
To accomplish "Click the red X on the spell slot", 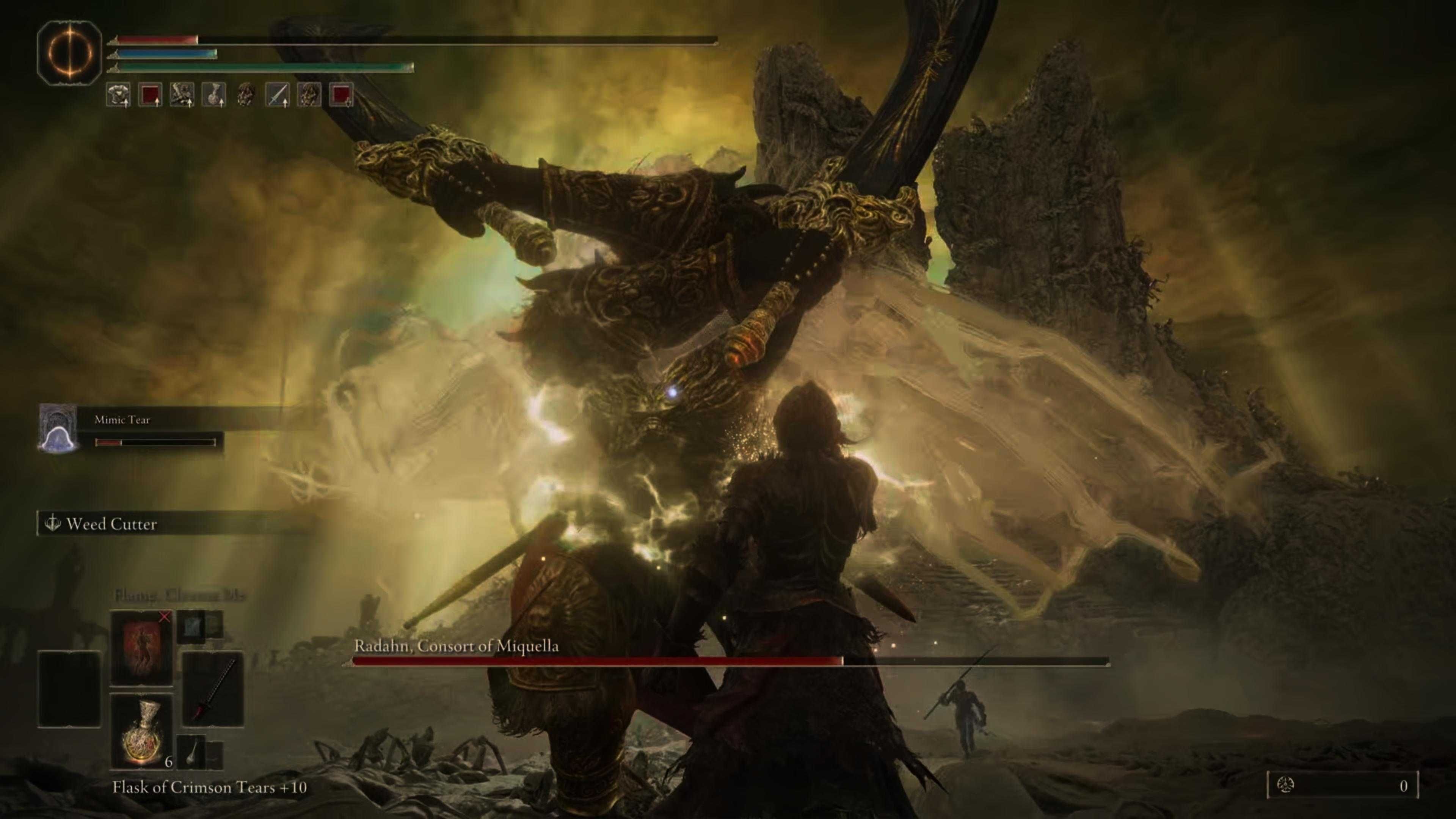I will 165,617.
